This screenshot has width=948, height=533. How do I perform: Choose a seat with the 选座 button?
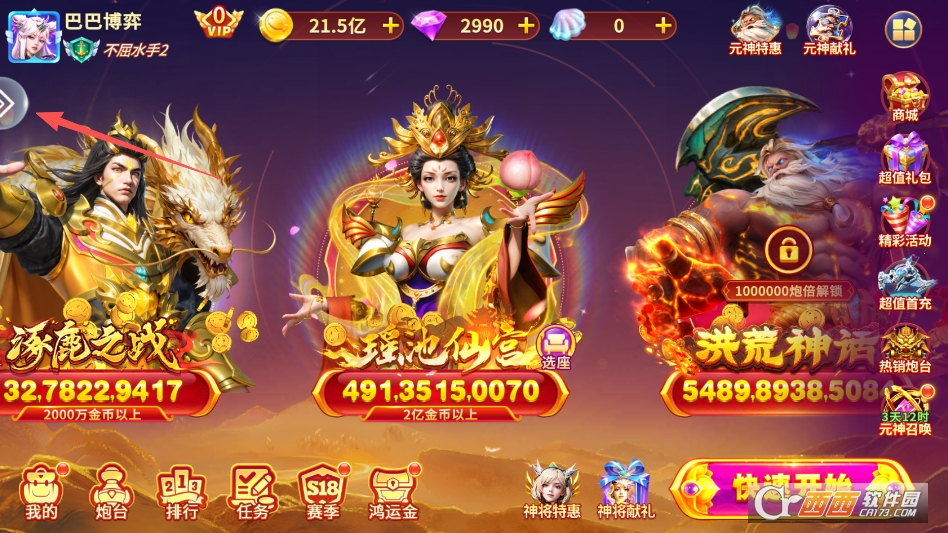tap(555, 347)
